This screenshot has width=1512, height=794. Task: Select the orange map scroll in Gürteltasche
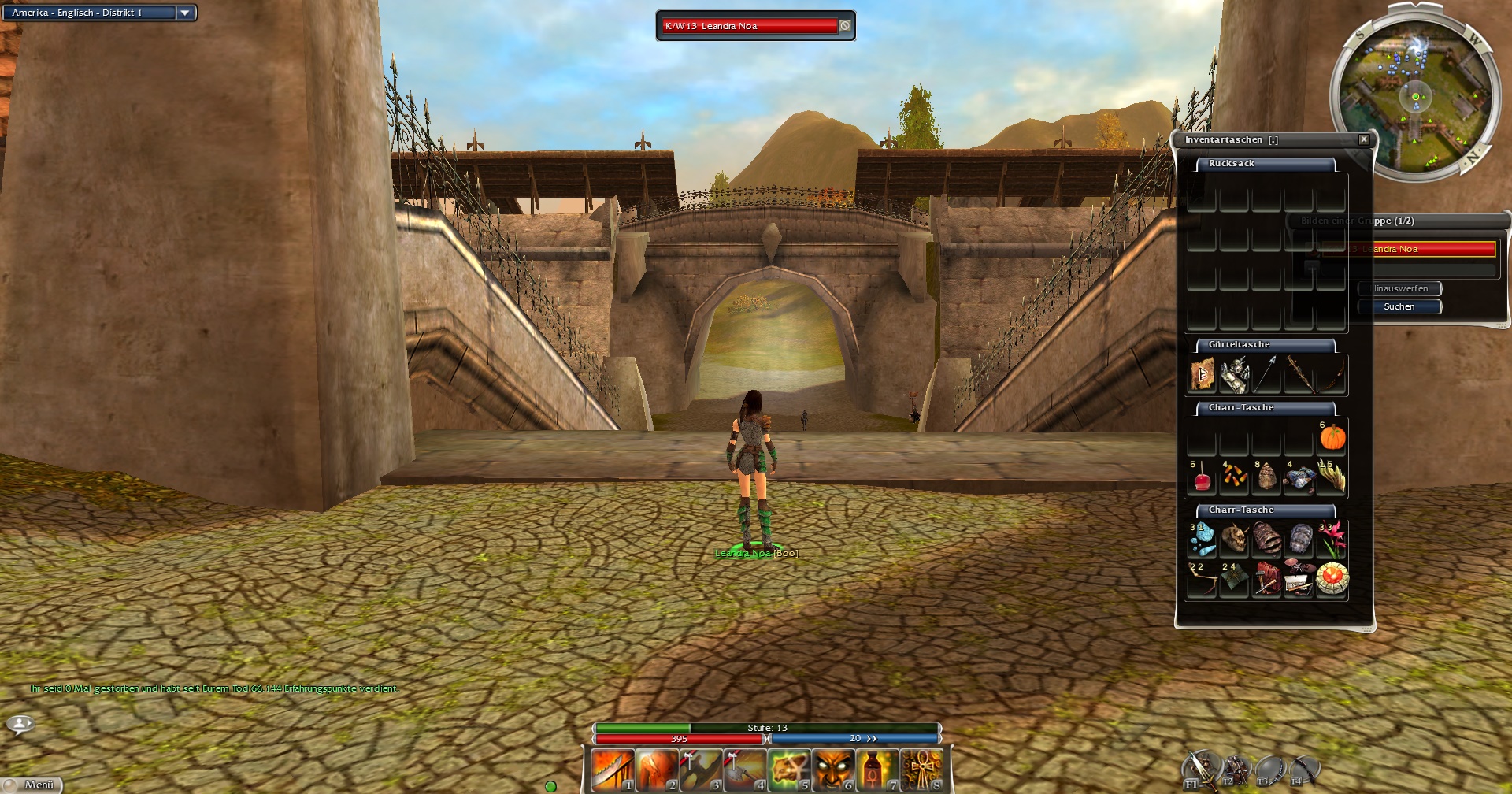(1202, 375)
